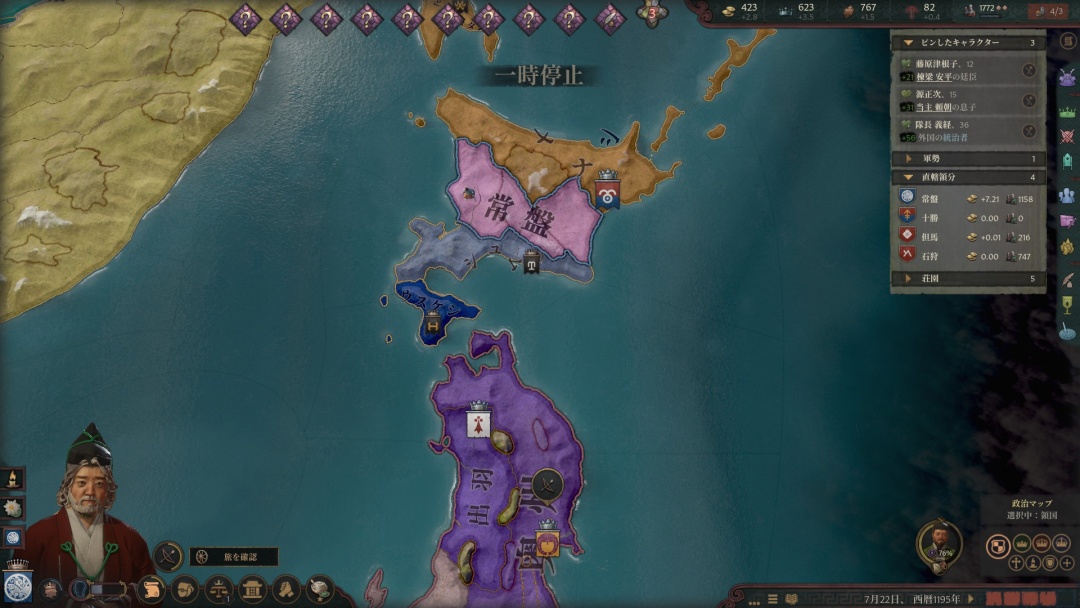Expand the 軍勢 section

click(x=908, y=158)
